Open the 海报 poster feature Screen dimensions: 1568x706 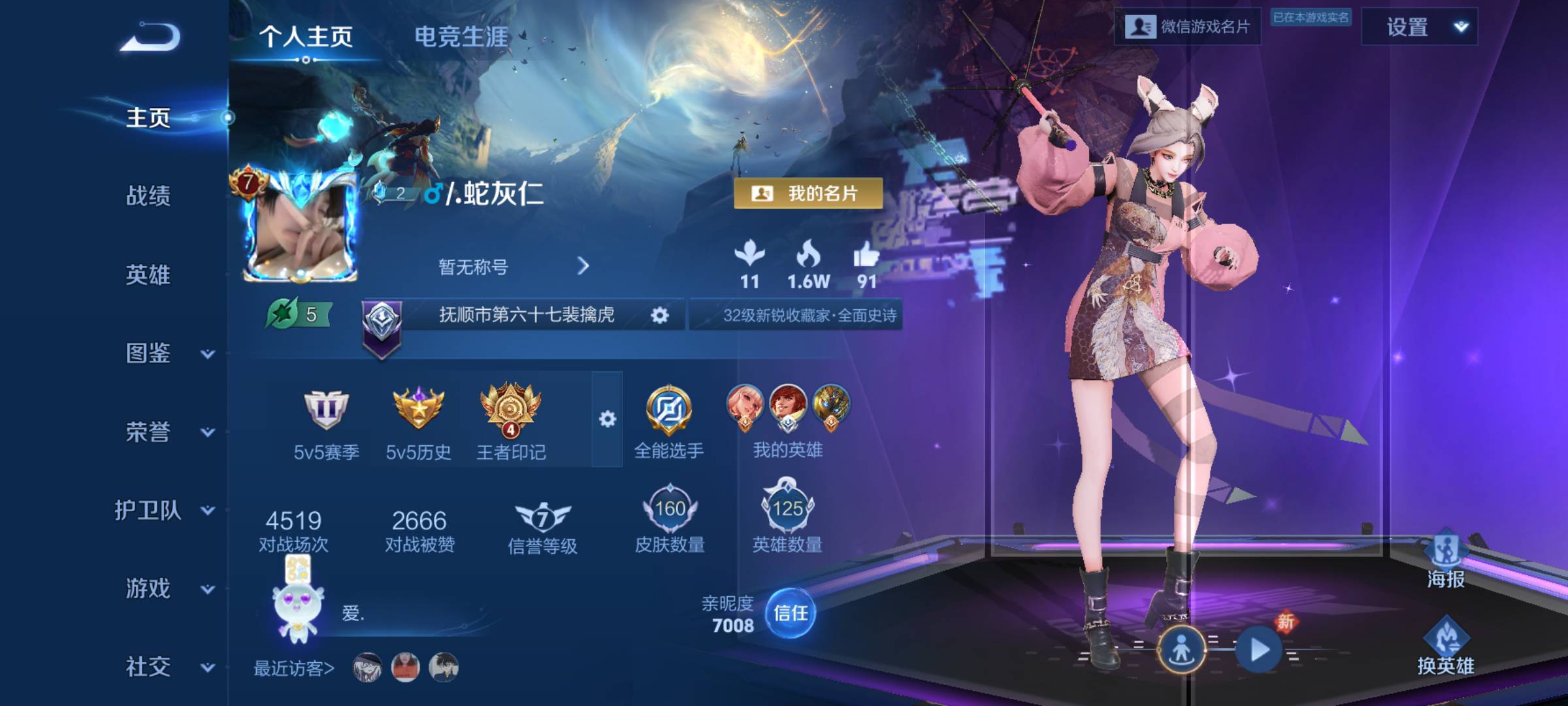[1445, 560]
